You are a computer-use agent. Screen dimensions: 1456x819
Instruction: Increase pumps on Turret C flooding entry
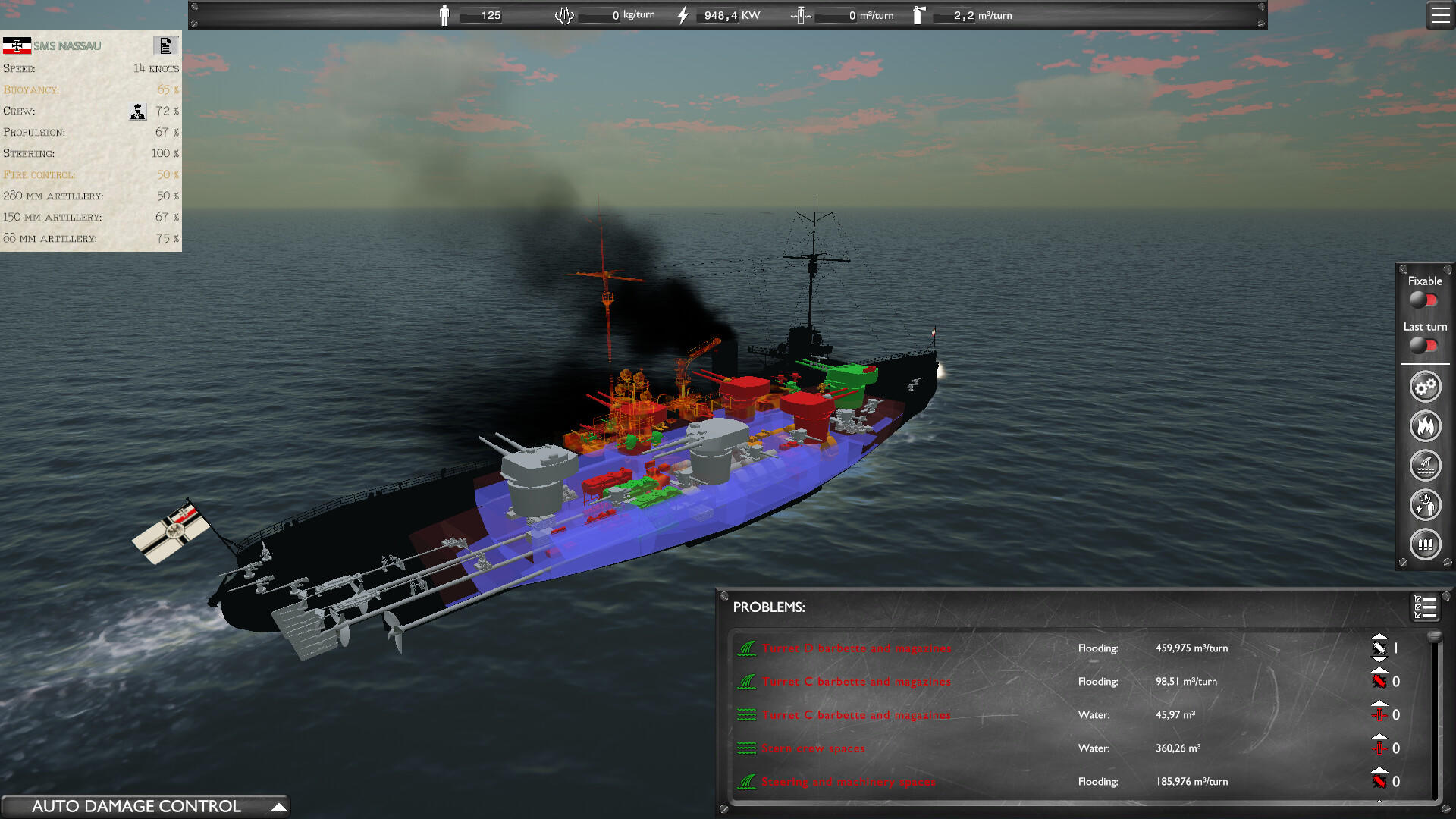pyautogui.click(x=1379, y=670)
